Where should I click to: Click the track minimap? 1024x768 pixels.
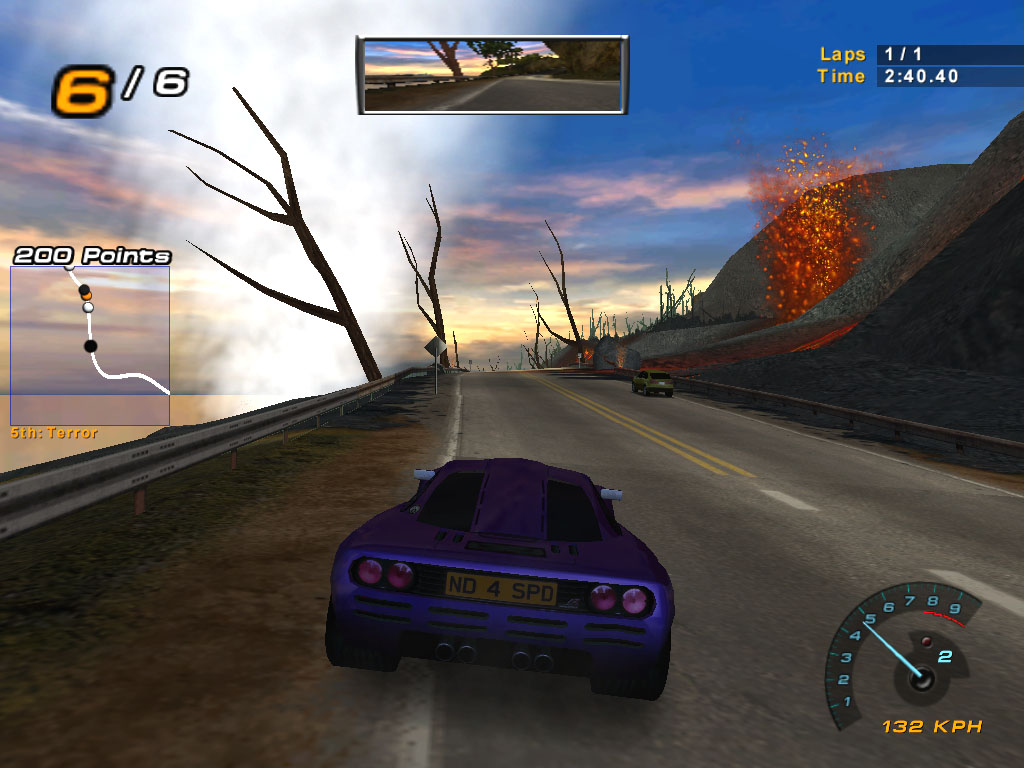(x=90, y=345)
